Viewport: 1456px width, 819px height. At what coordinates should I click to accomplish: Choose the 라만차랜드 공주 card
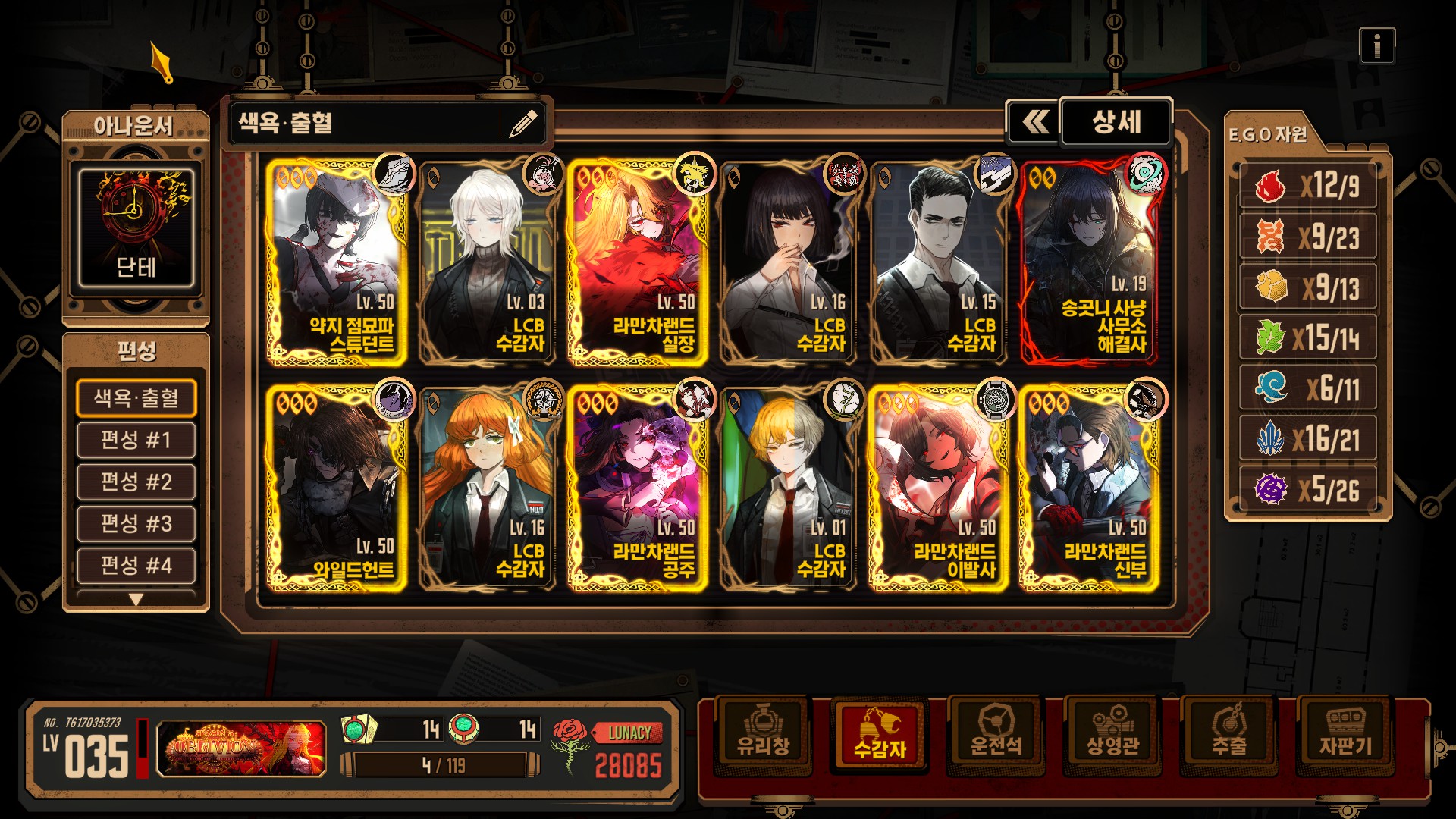pos(637,488)
